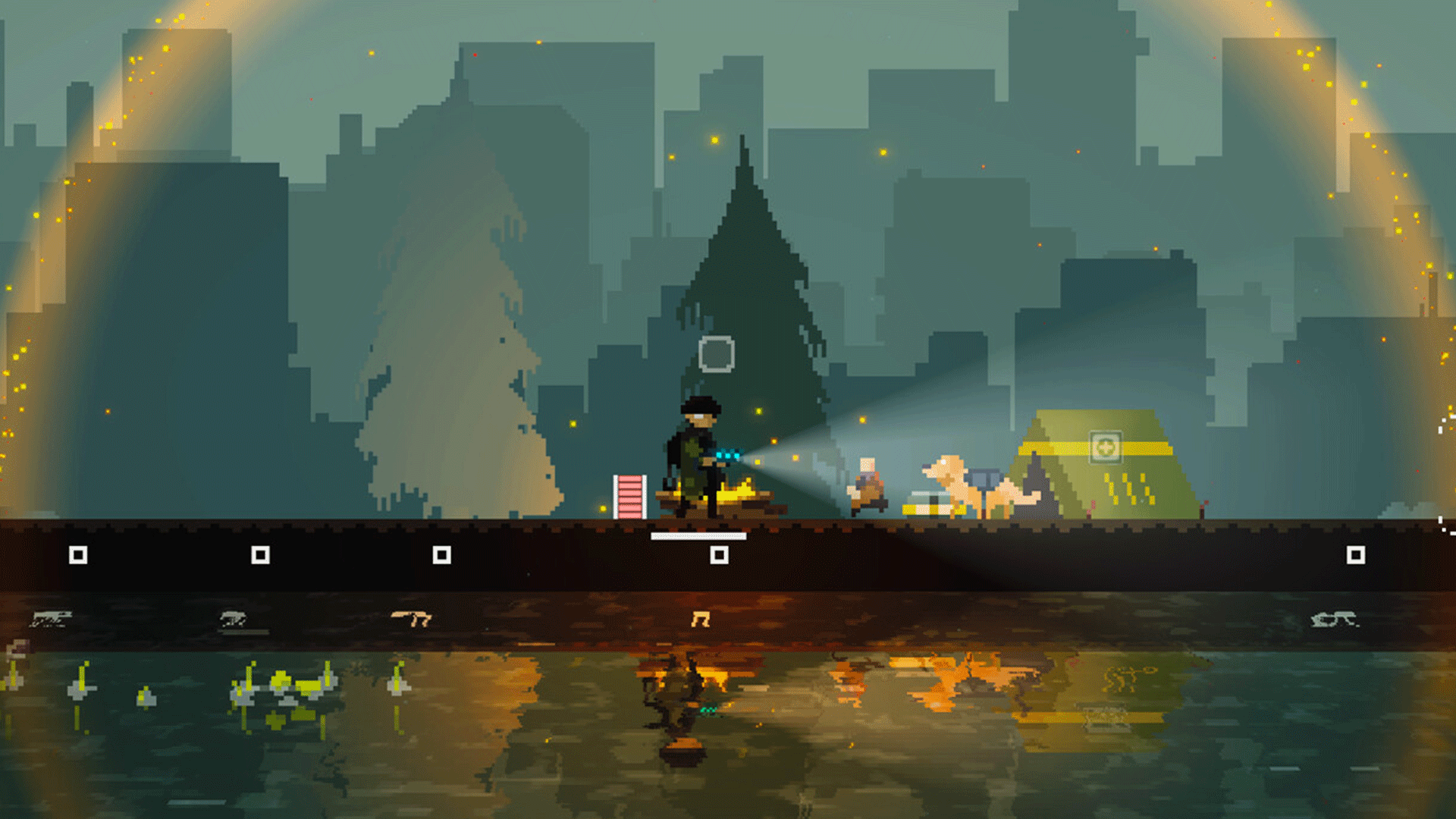Select the orange assault rifle icon
This screenshot has height=819, width=1456.
411,619
